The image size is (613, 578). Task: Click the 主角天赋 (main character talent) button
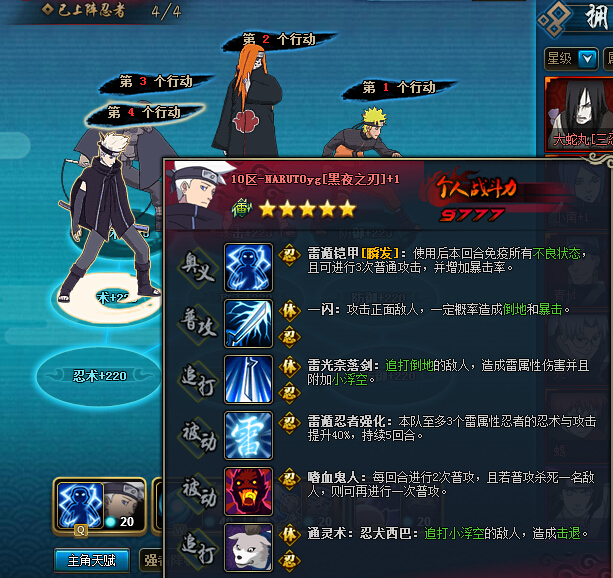92,560
